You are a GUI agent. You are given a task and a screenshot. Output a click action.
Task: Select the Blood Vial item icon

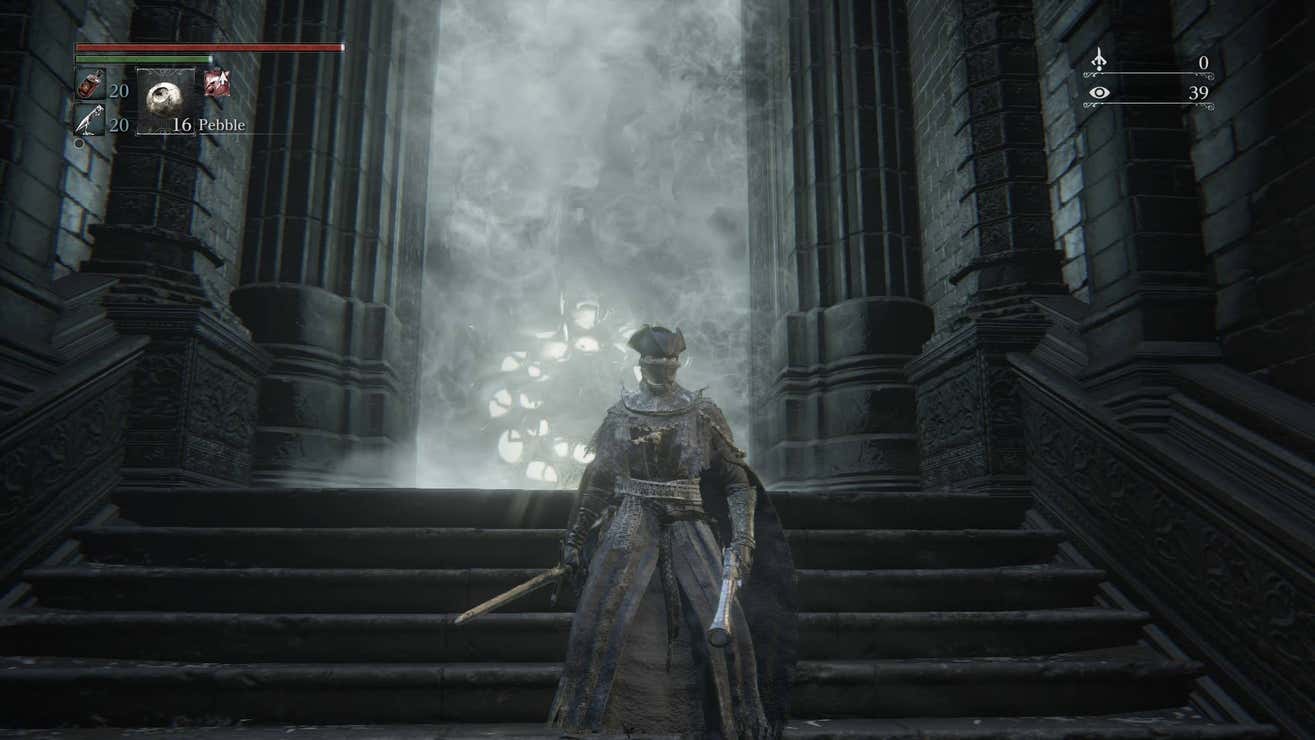coord(91,84)
